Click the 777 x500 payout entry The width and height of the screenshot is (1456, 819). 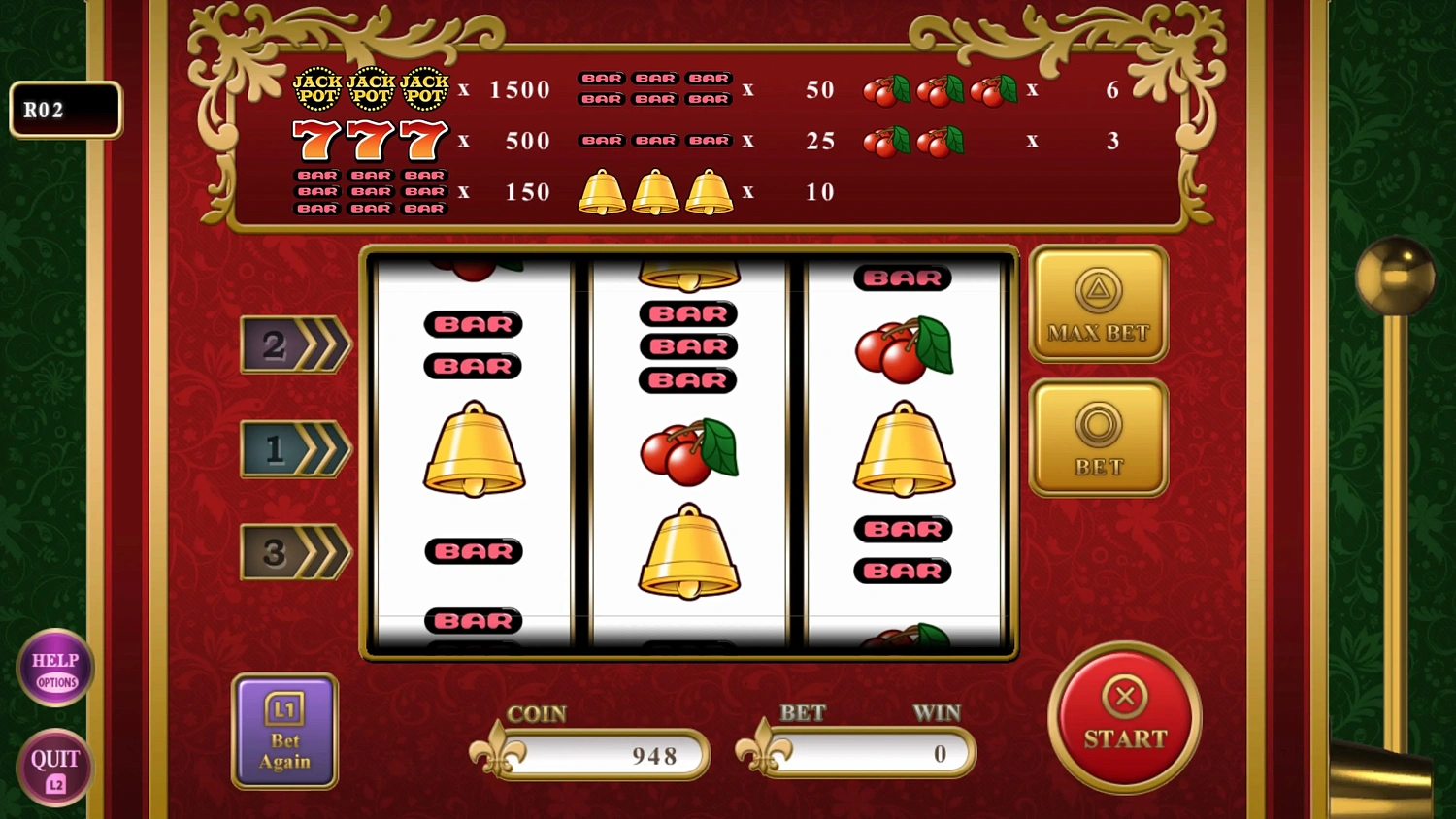[x=417, y=140]
